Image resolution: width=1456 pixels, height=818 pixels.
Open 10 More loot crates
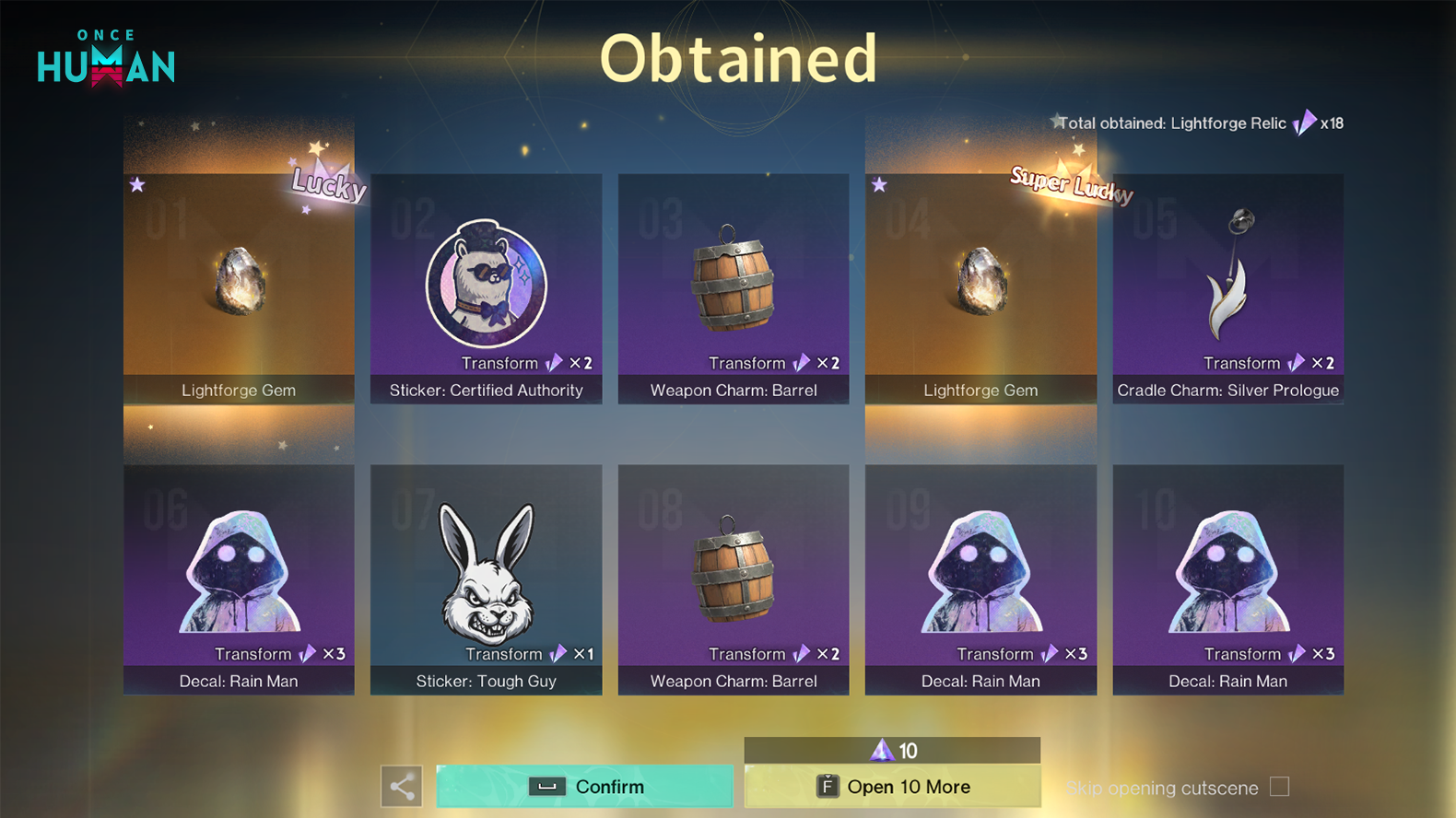click(x=892, y=787)
